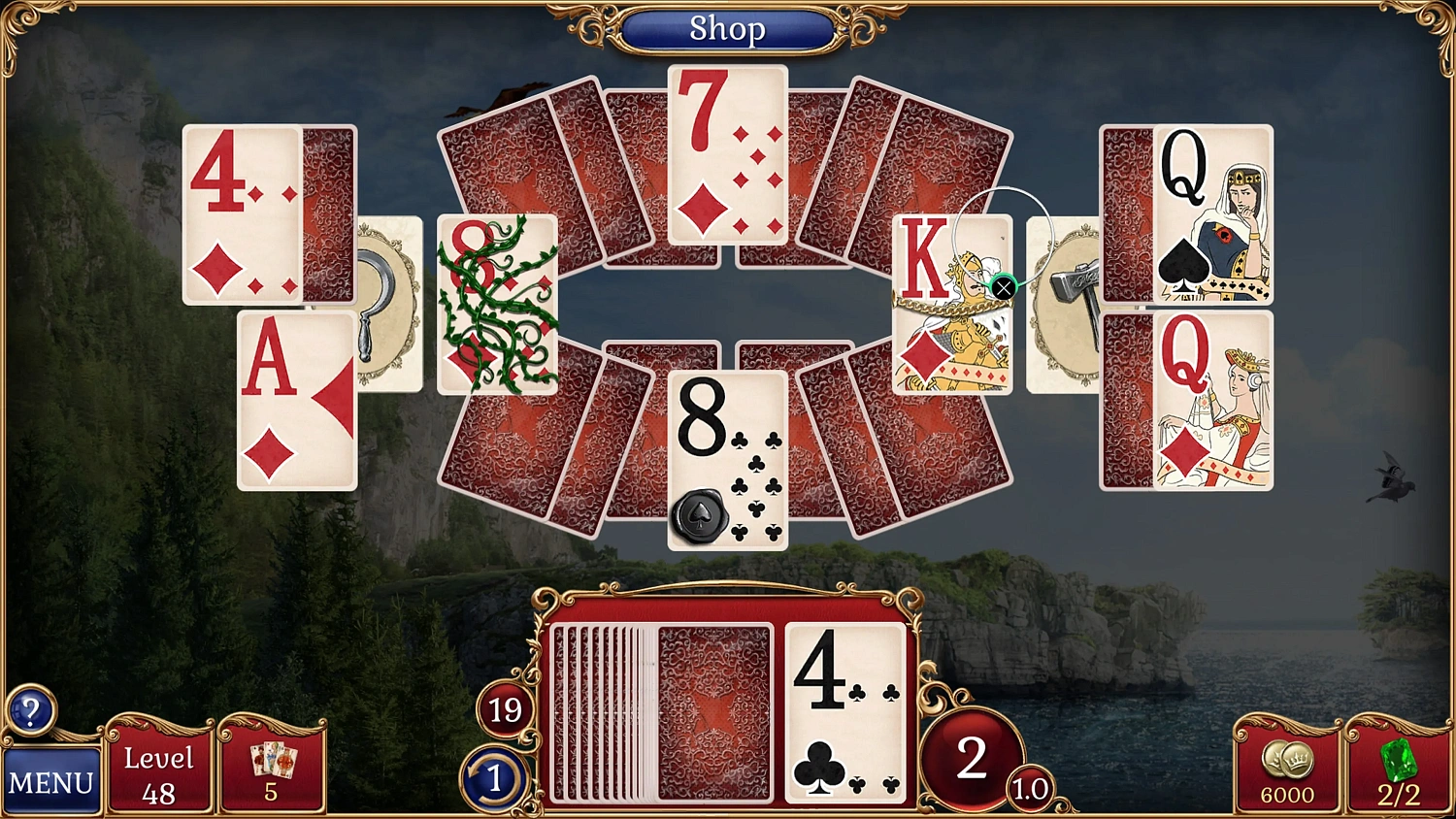Click the stock counter badge showing 19

pyautogui.click(x=503, y=711)
